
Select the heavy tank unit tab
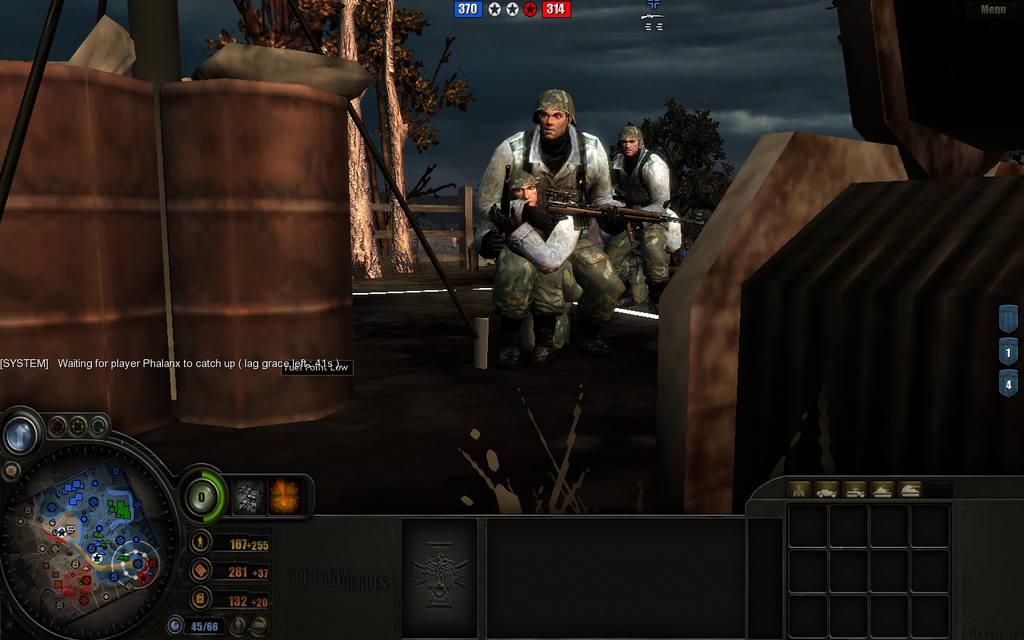(910, 490)
